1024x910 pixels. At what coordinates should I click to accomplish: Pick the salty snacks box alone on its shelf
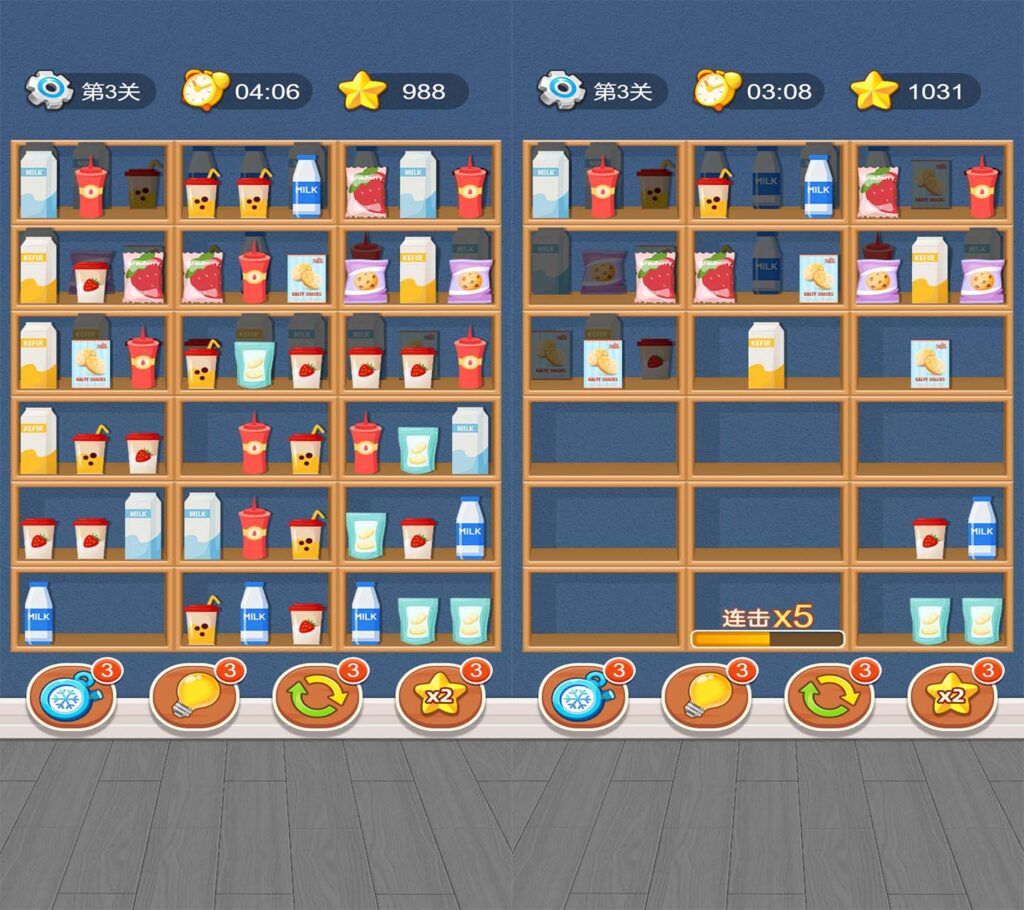click(x=930, y=363)
